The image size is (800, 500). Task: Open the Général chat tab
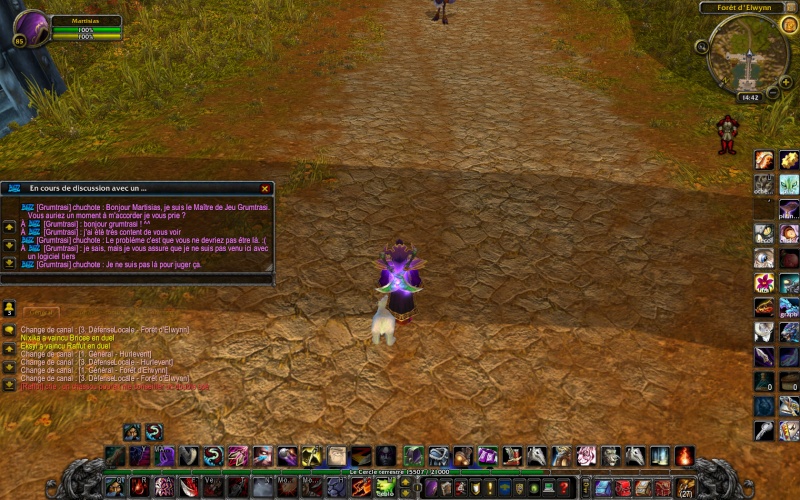tap(42, 313)
